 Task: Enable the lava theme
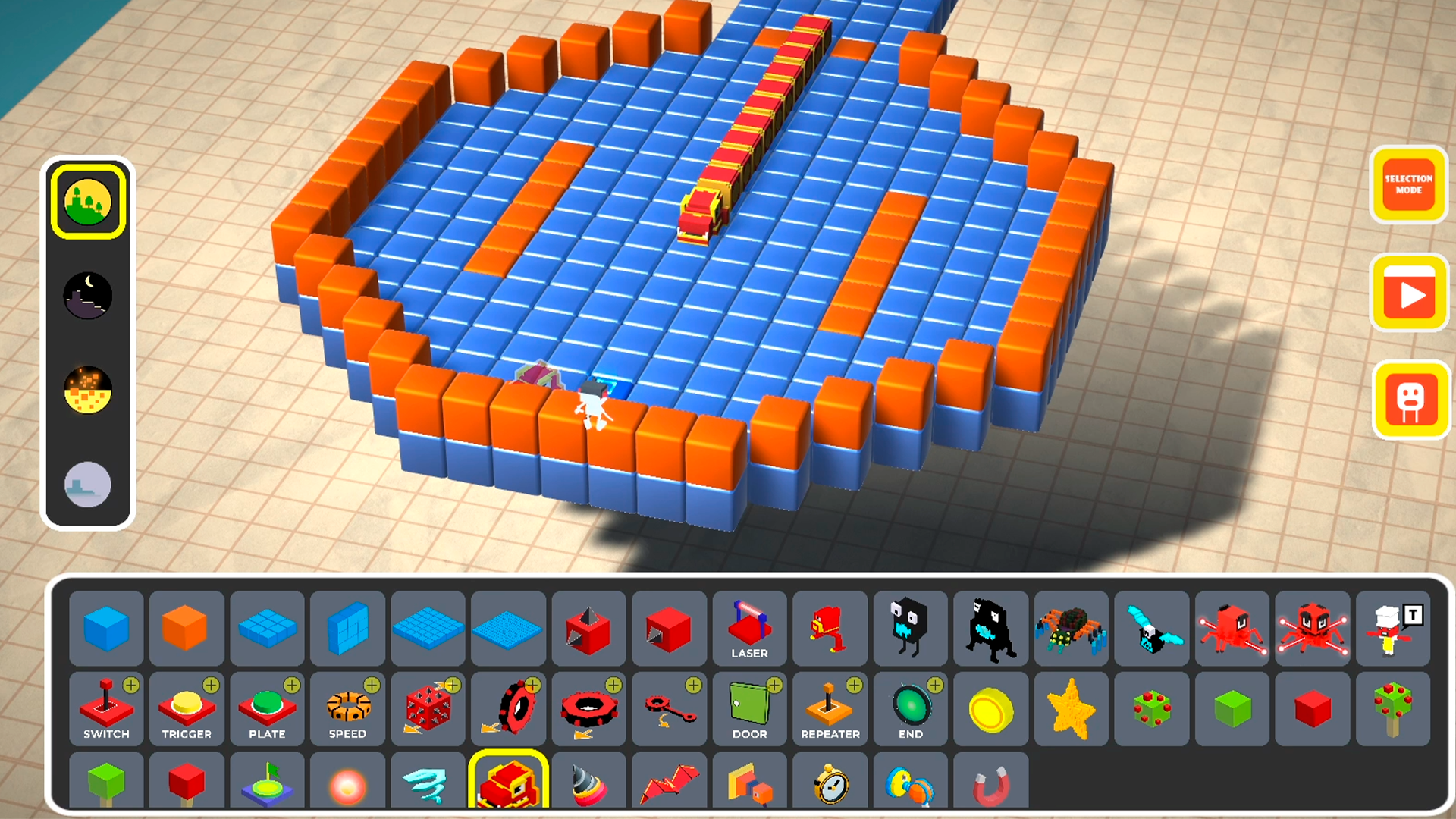88,390
